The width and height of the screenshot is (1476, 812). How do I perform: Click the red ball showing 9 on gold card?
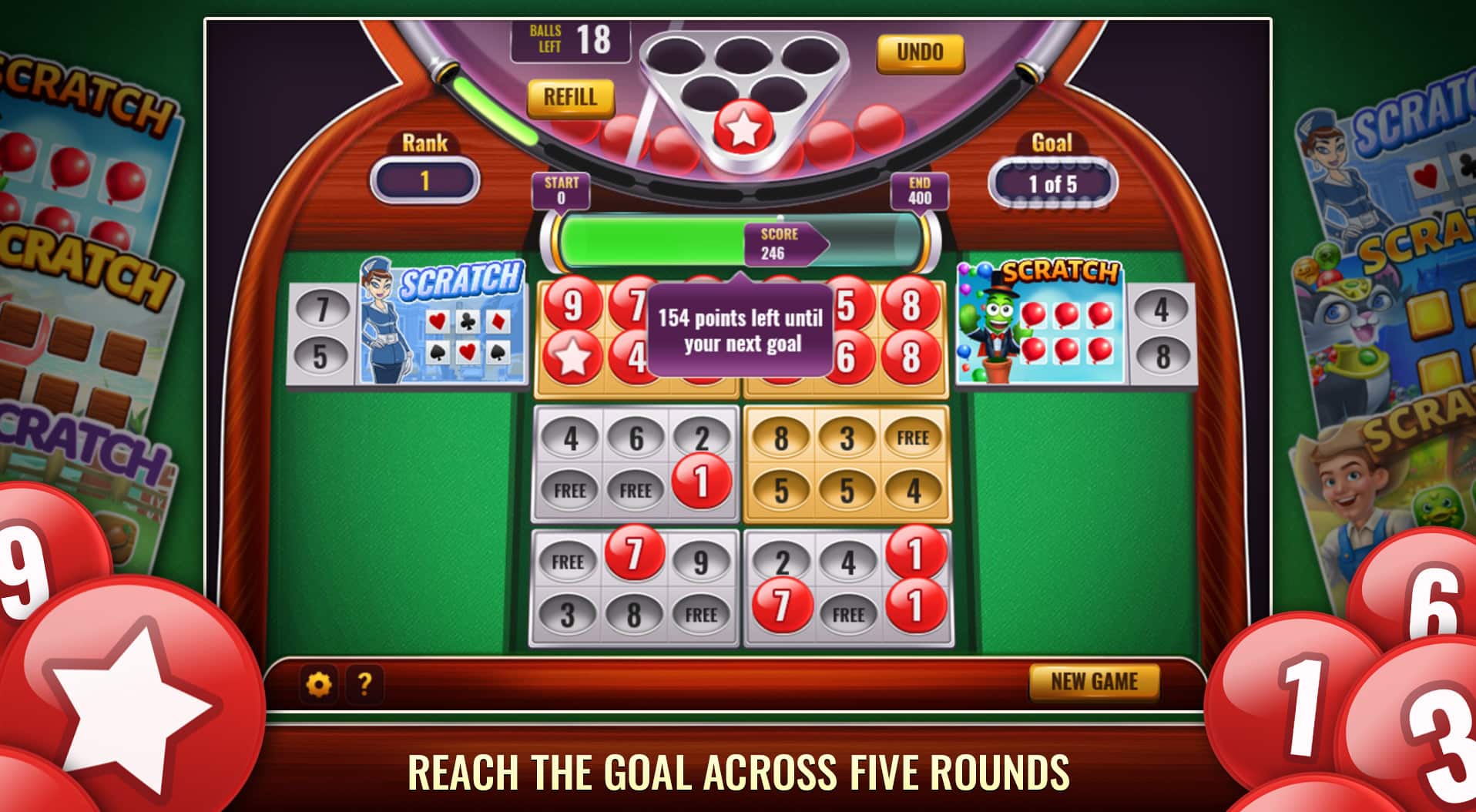(x=572, y=304)
